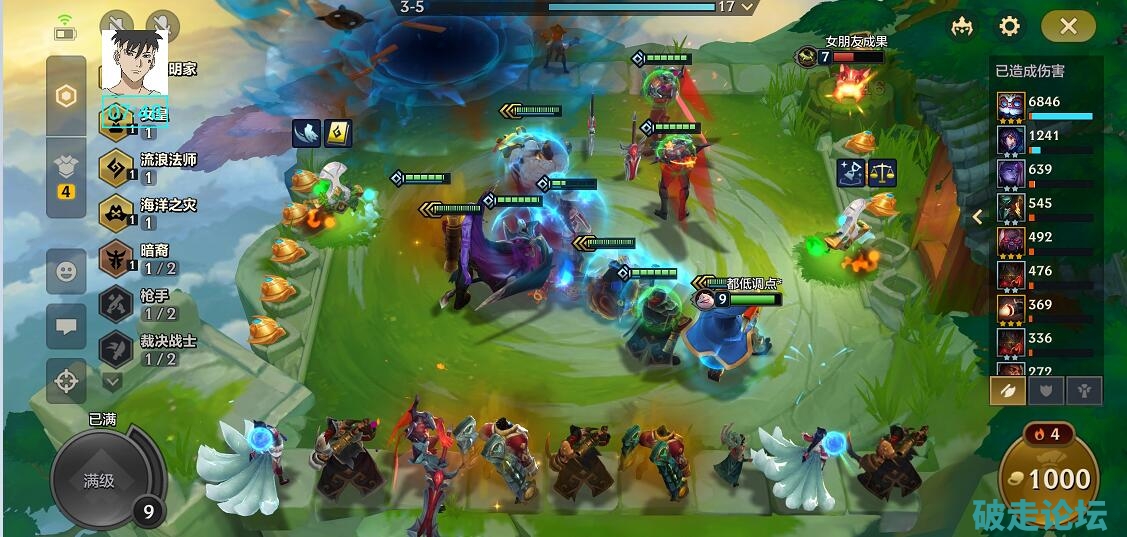Screen dimensions: 1127x537
Task: Switch to the third stats tab
Action: tap(1084, 390)
